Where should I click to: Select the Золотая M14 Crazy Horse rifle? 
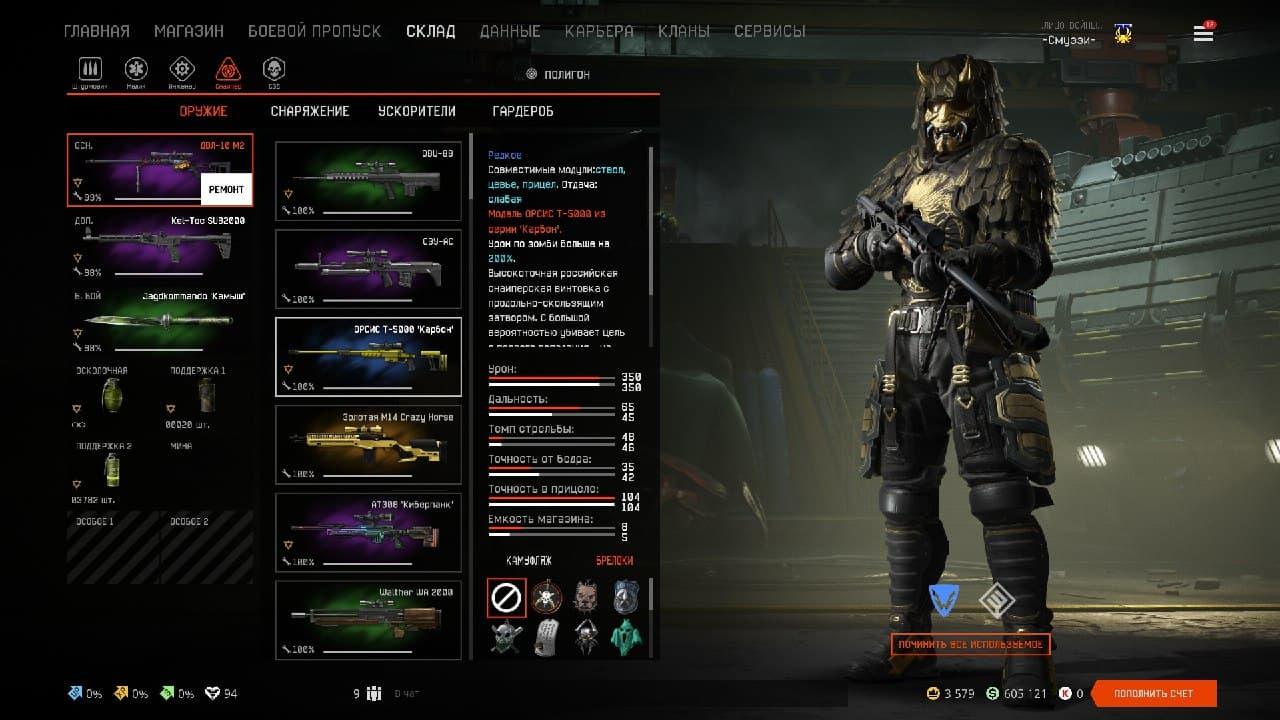coord(368,445)
